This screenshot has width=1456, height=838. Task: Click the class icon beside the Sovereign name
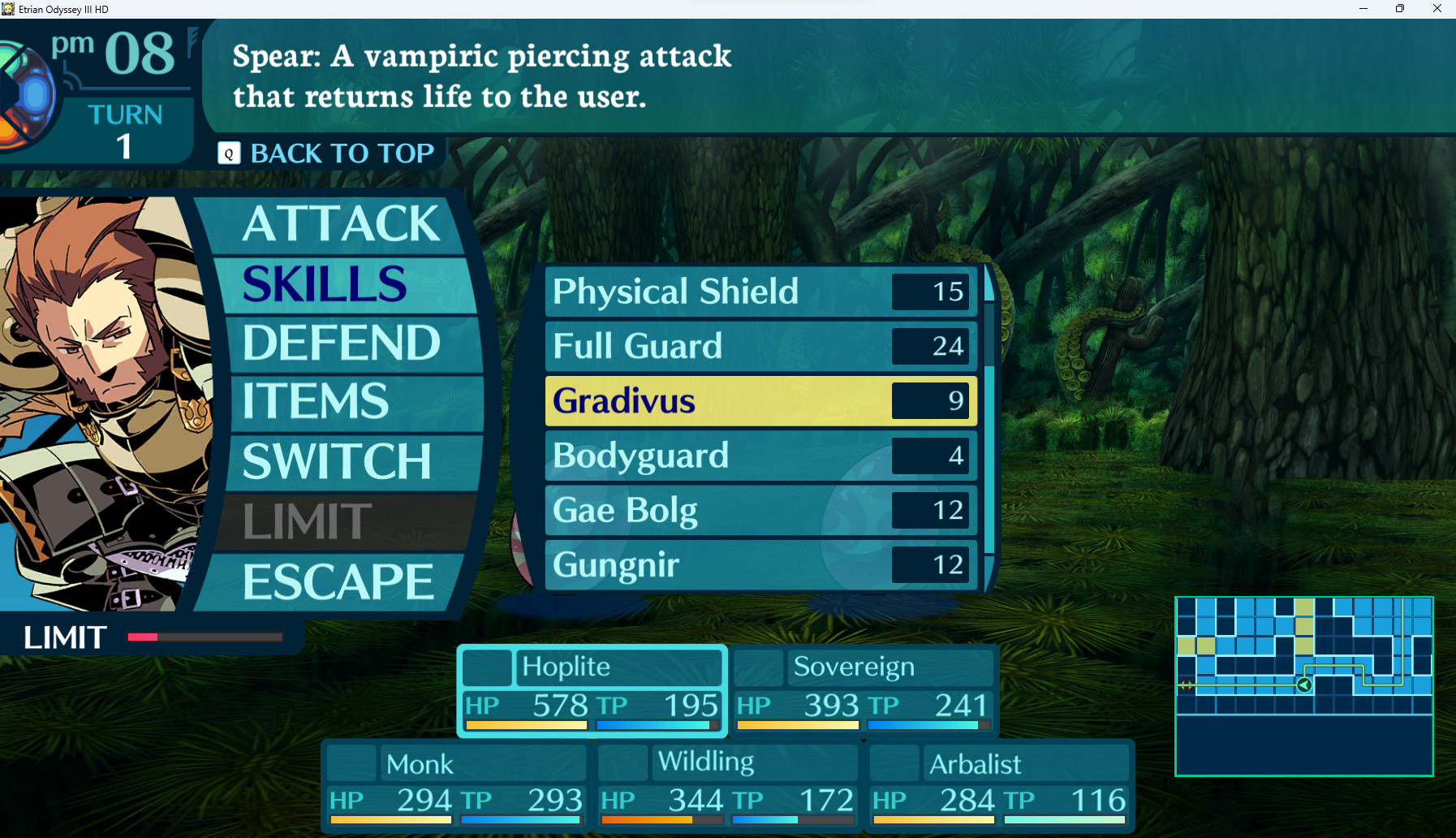click(x=758, y=667)
